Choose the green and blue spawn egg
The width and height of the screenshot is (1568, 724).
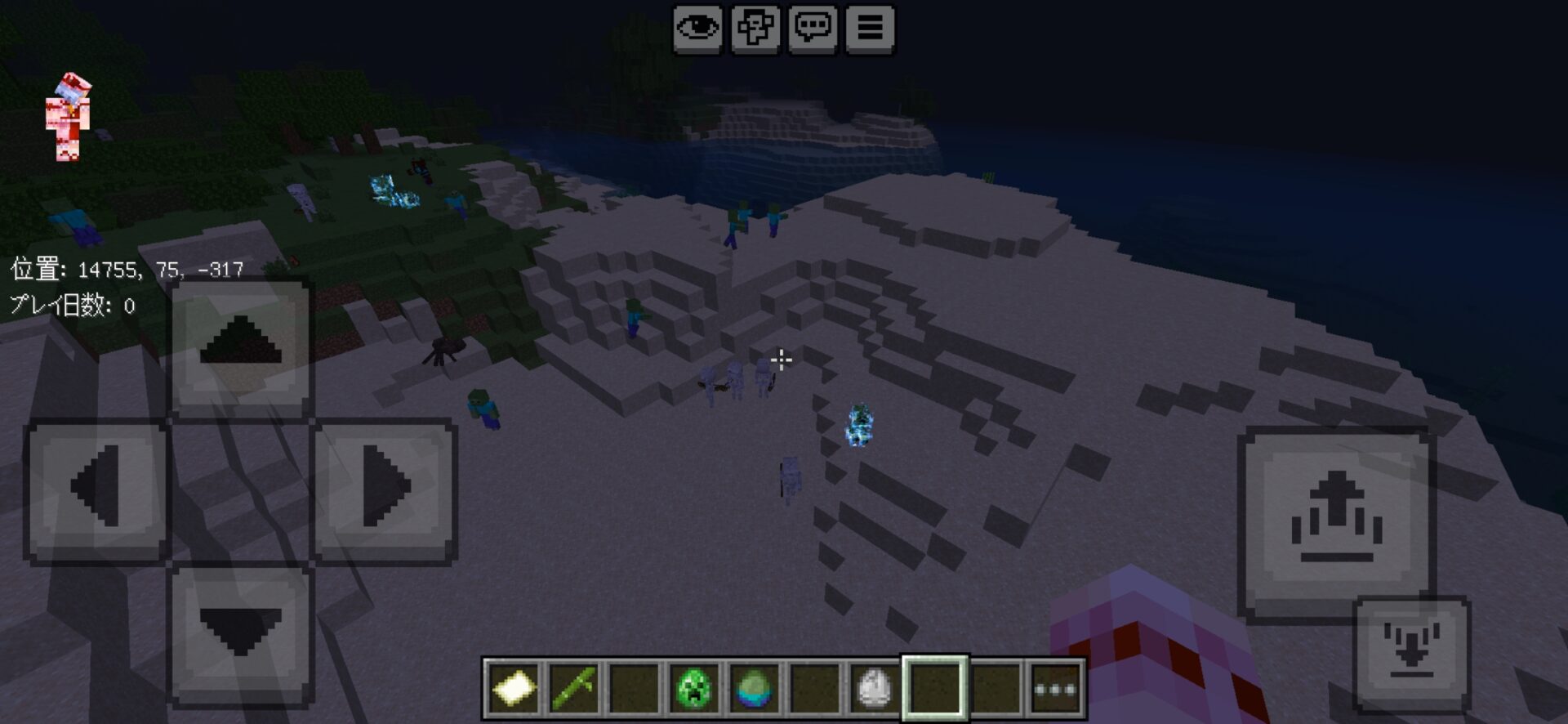coord(754,688)
